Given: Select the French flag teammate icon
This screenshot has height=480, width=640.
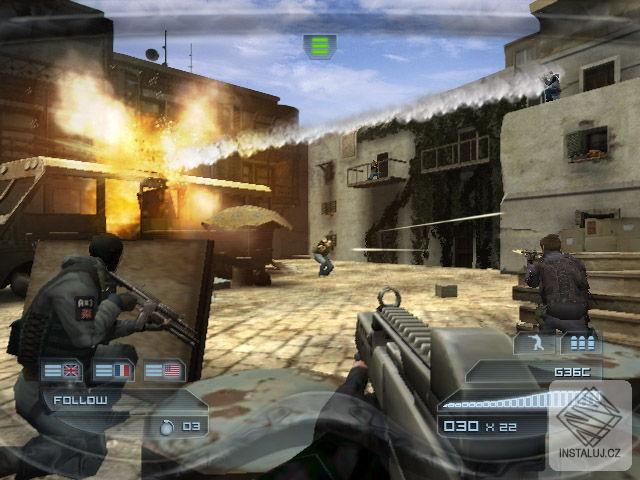Looking at the screenshot, I should 113,370.
